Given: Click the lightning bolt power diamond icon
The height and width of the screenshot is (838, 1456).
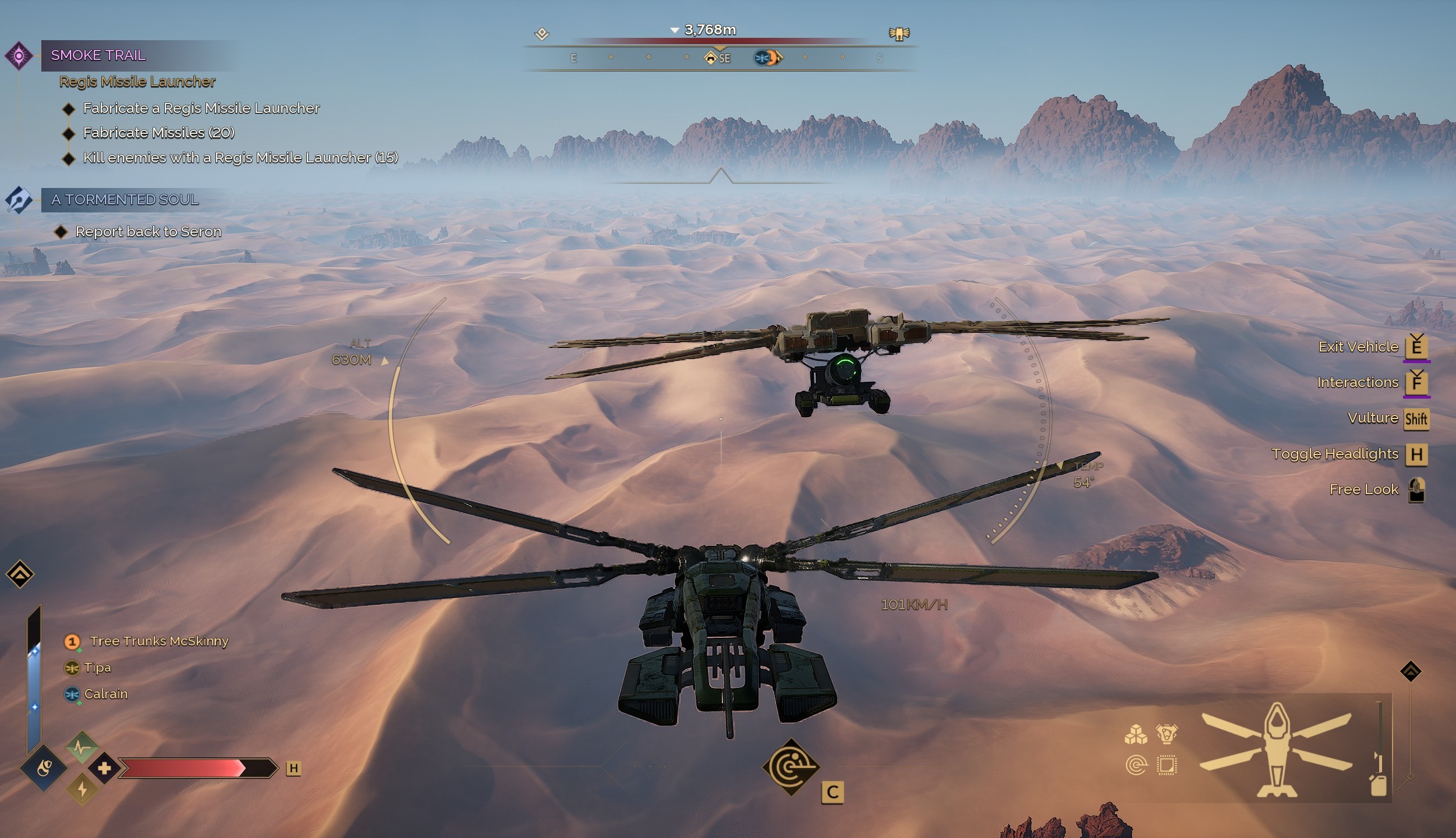Looking at the screenshot, I should (82, 789).
